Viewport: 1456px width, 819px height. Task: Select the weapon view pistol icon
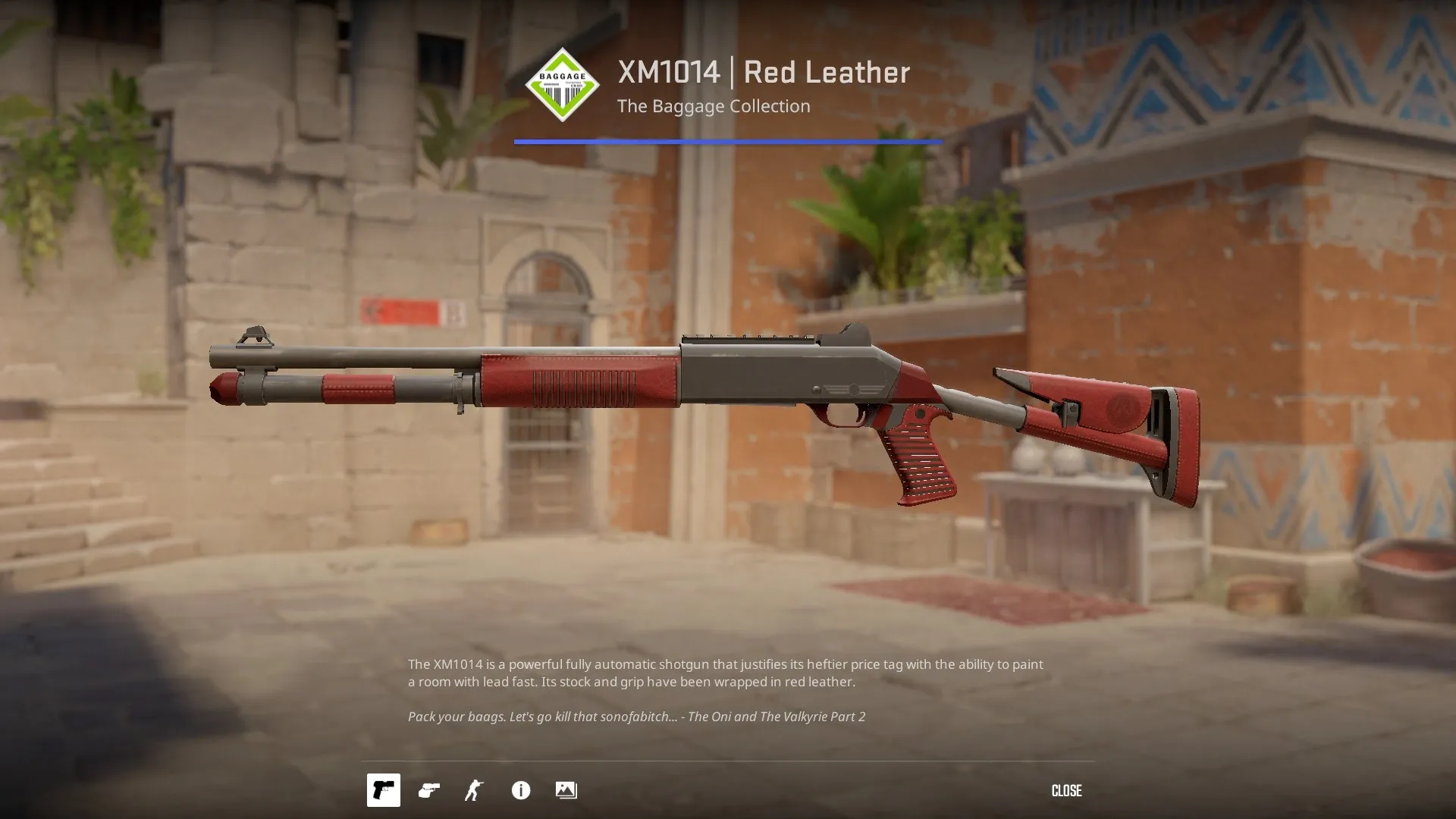(x=384, y=790)
